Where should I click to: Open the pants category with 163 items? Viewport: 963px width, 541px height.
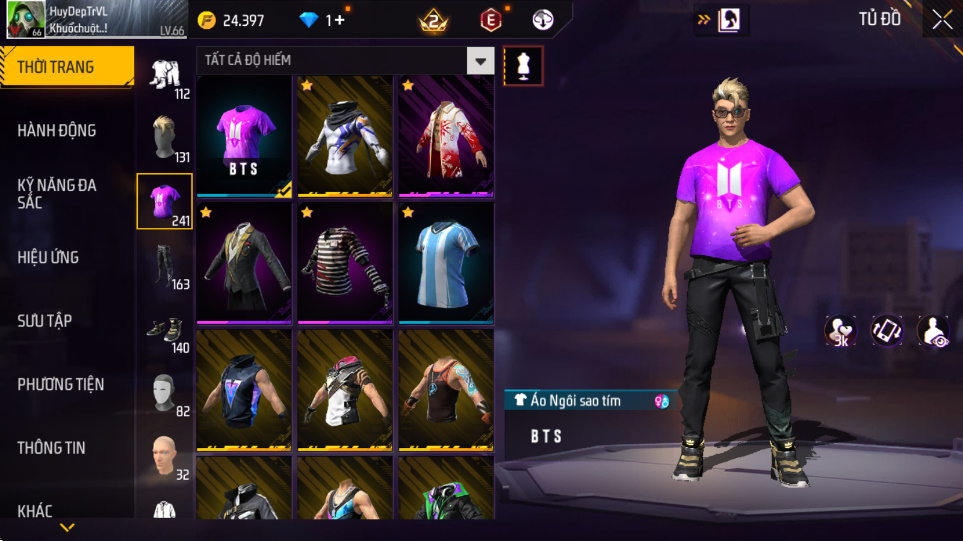(x=165, y=266)
